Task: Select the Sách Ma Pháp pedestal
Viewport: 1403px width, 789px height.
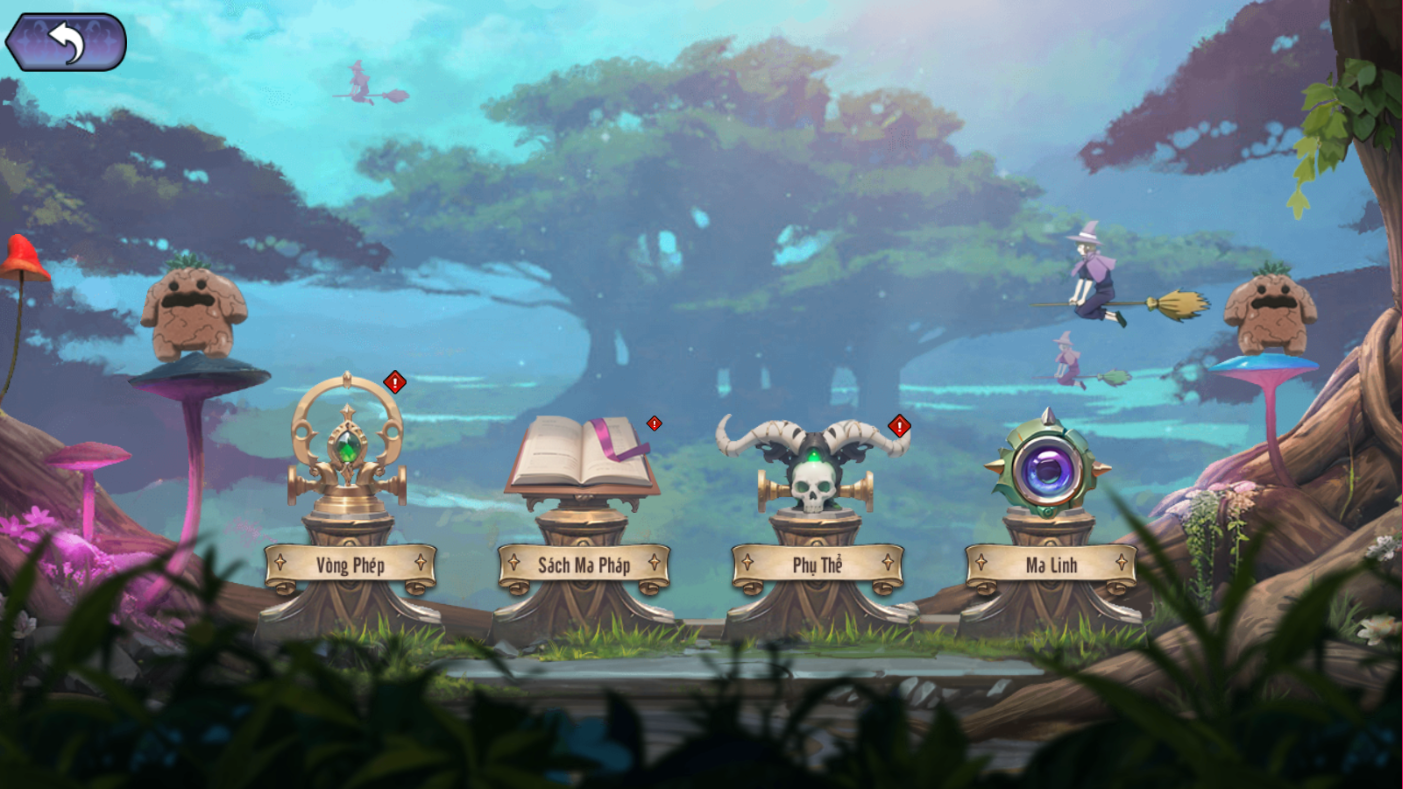Action: click(x=583, y=566)
